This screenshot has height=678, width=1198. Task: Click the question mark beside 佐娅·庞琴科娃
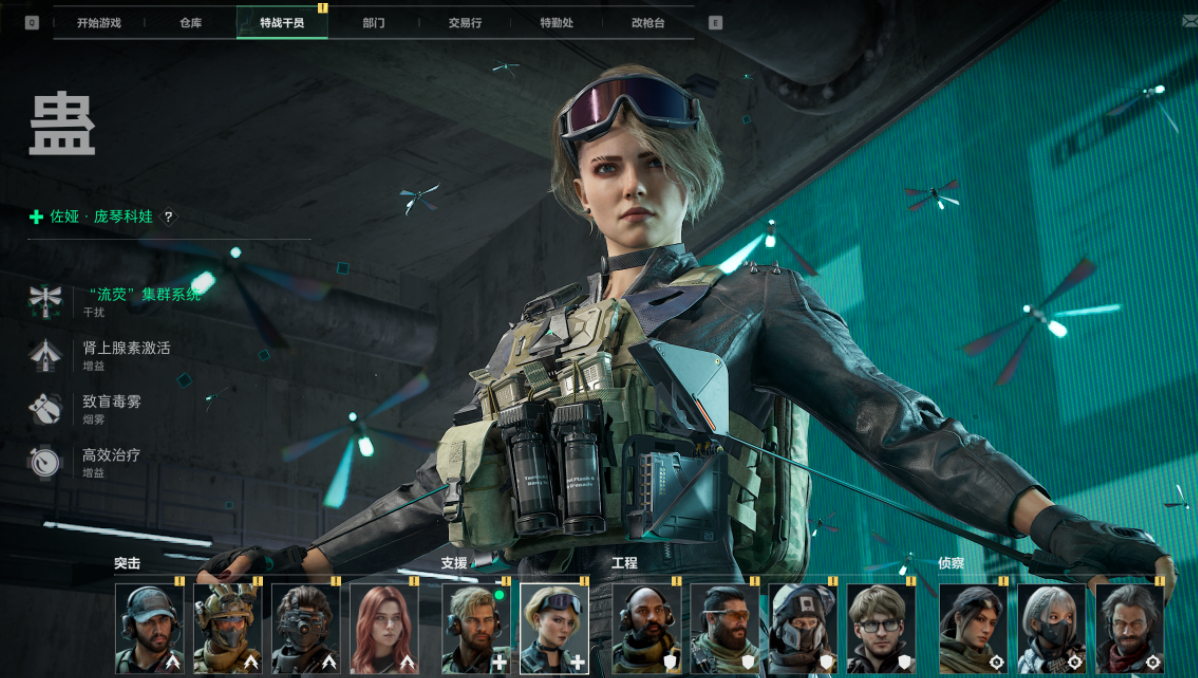click(x=169, y=216)
